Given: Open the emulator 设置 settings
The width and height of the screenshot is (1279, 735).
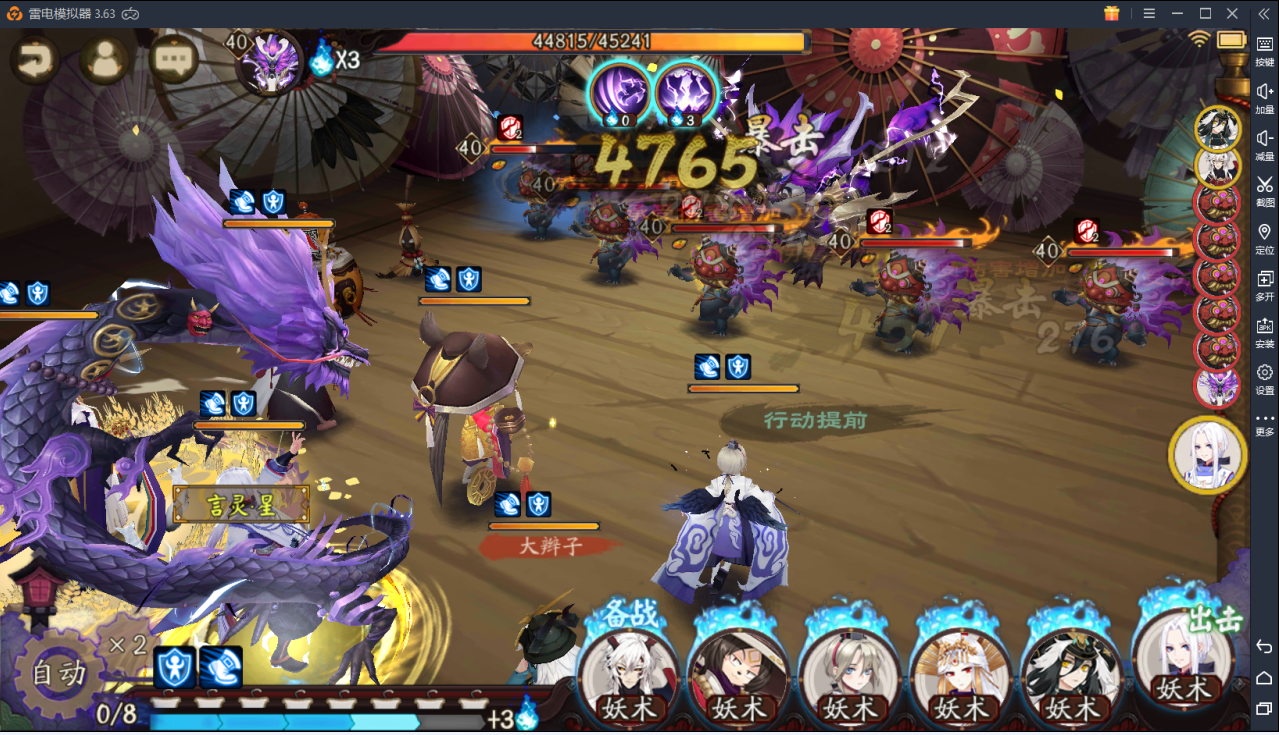Looking at the screenshot, I should (1264, 378).
